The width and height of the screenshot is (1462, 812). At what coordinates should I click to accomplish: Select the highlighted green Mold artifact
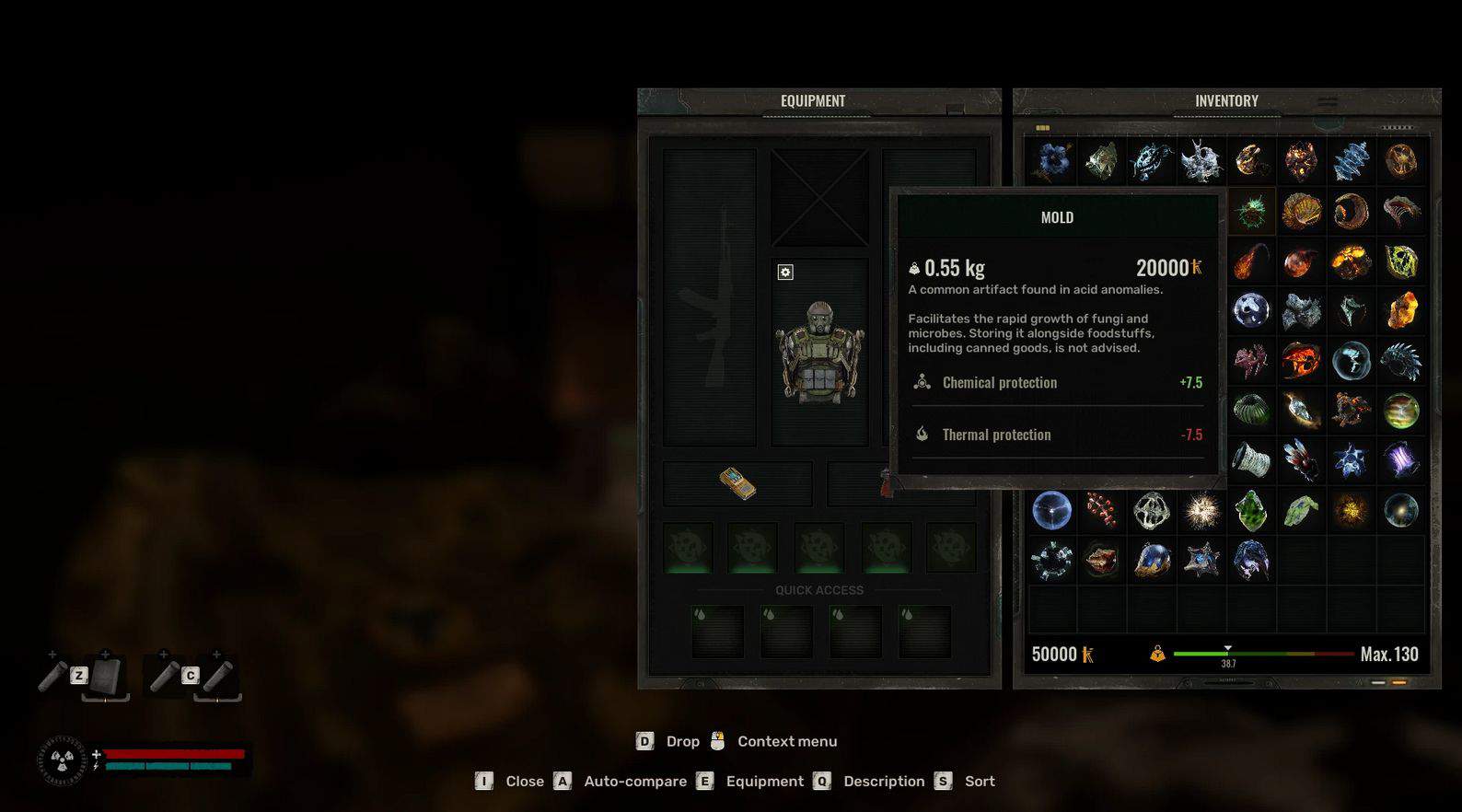1251,212
